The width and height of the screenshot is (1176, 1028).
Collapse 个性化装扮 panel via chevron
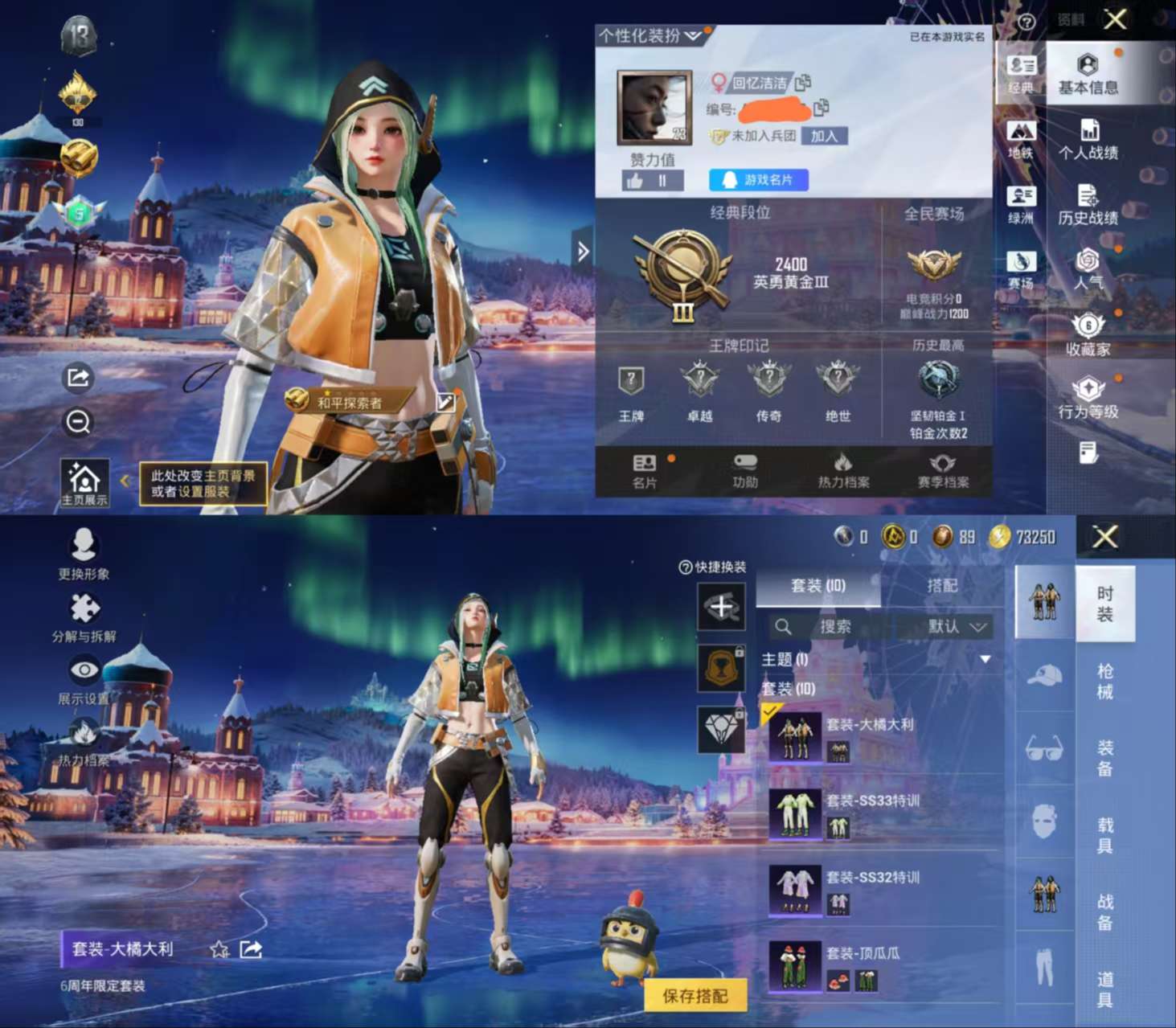tap(693, 35)
